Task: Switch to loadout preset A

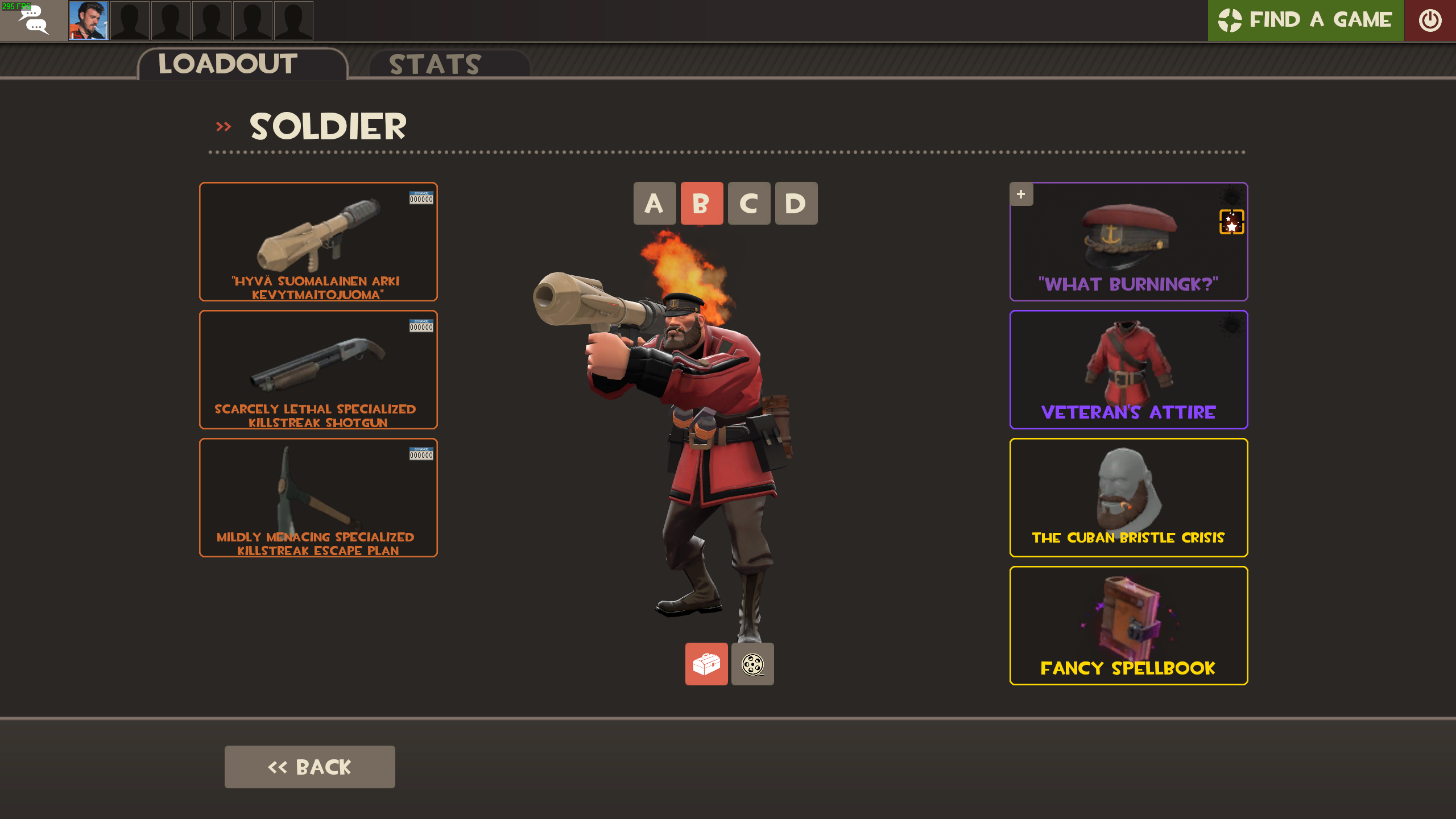Action: tap(655, 203)
